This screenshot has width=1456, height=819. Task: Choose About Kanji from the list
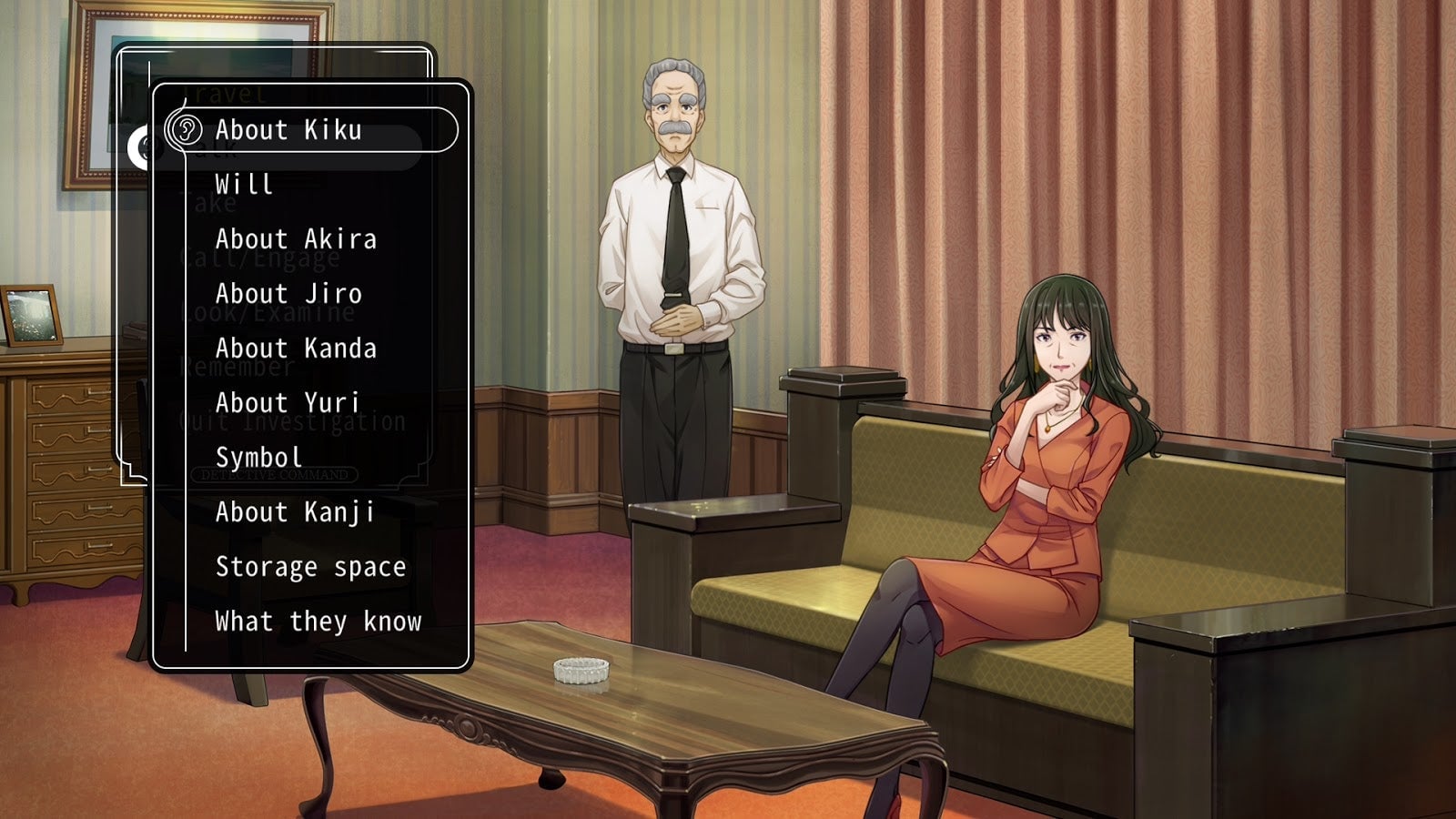point(295,512)
